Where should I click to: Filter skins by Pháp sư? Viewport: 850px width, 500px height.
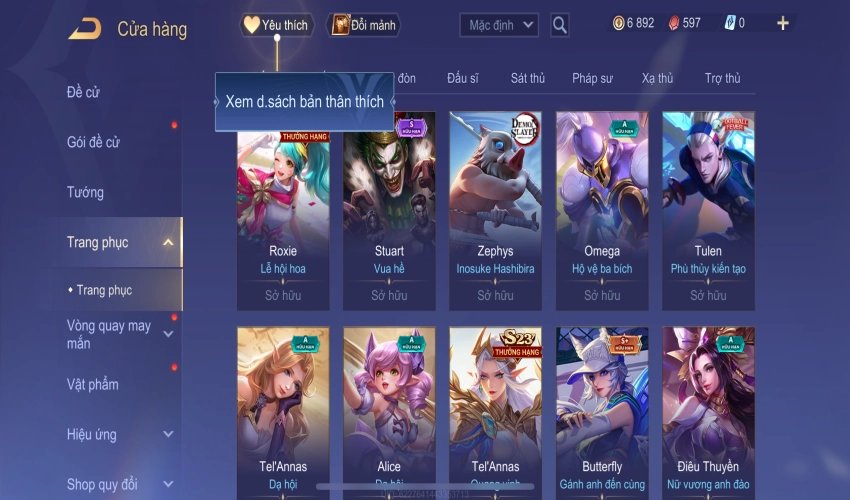click(x=592, y=78)
